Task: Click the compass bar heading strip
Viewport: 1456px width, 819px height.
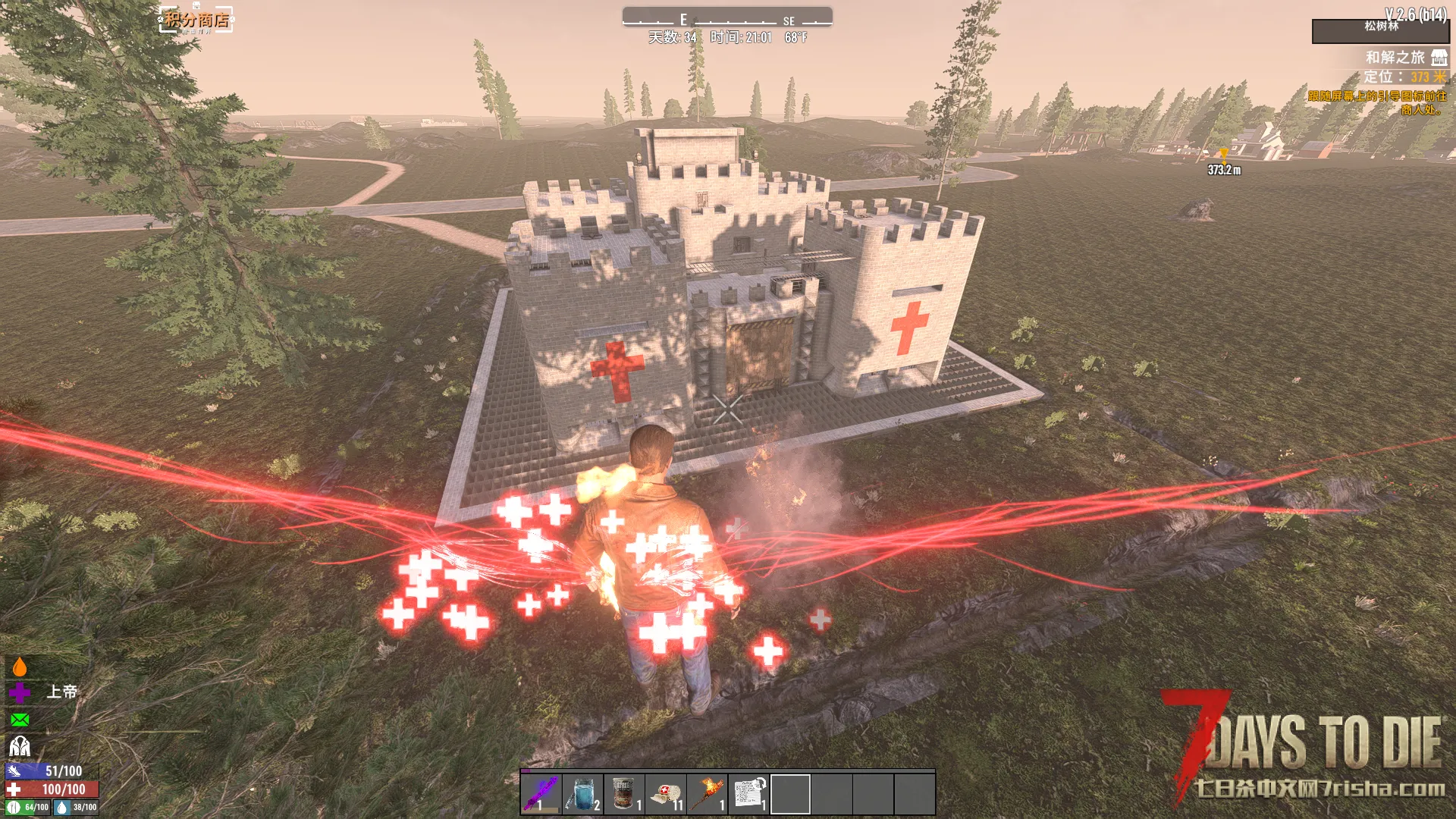Action: [727, 18]
